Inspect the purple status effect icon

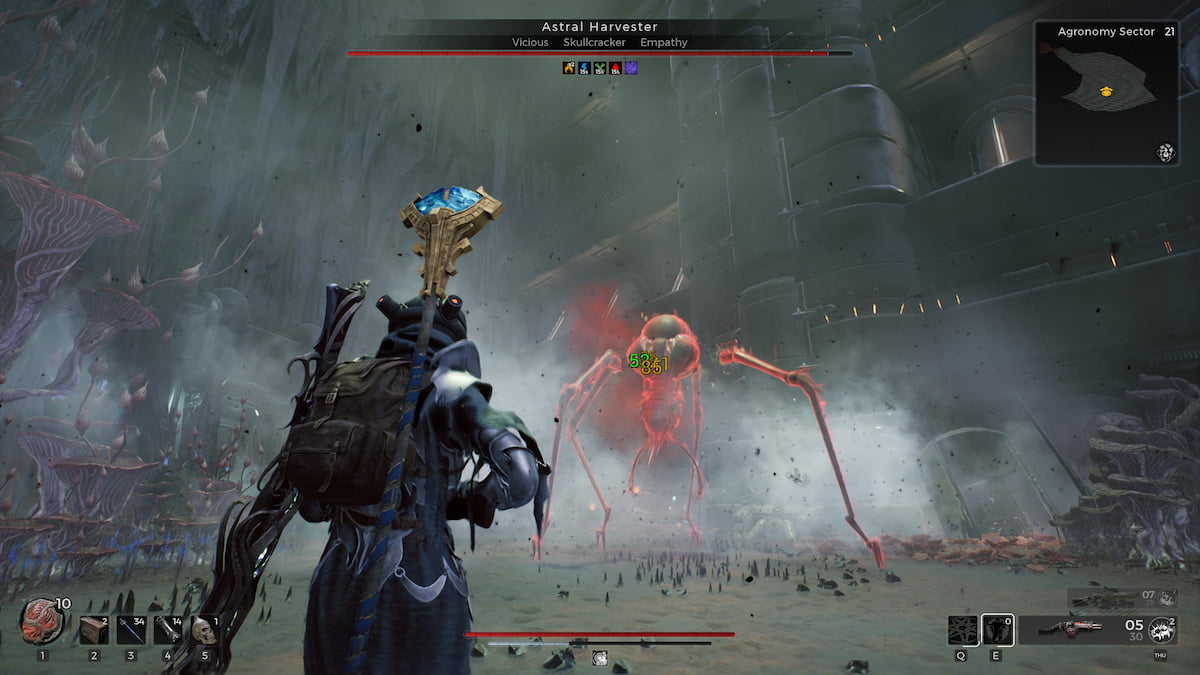631,68
